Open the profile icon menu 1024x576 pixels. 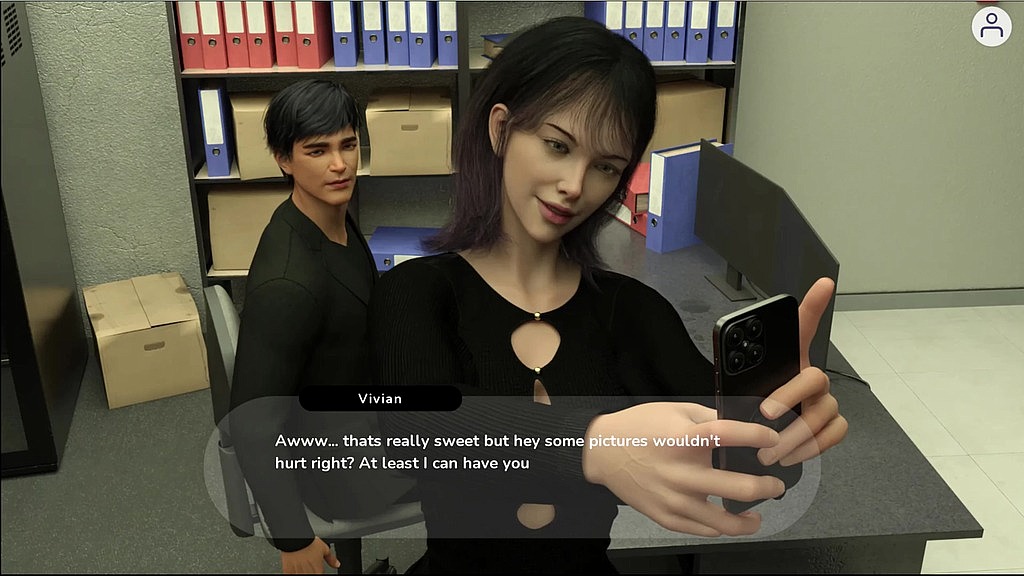point(991,27)
